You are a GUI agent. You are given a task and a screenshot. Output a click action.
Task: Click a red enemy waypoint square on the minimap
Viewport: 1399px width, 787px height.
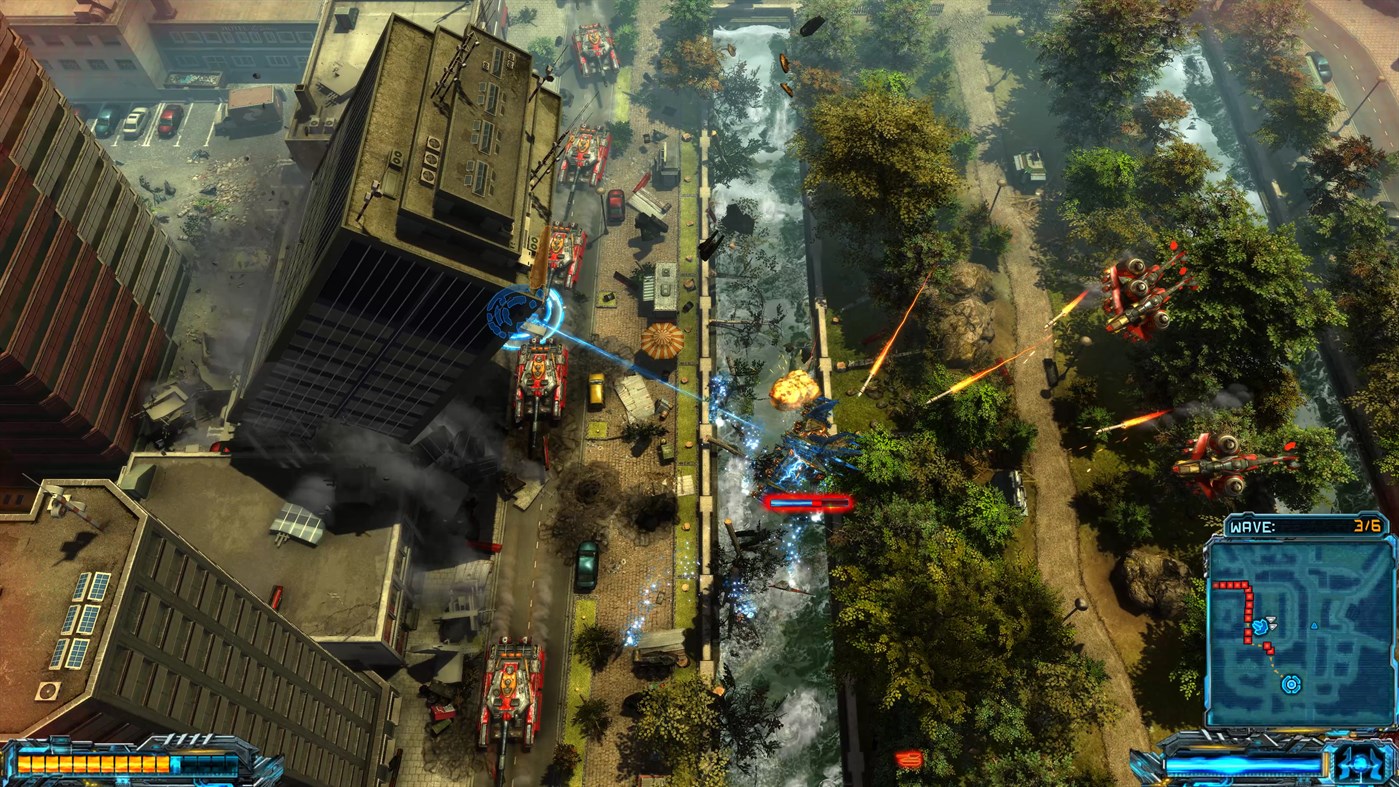pyautogui.click(x=1231, y=584)
